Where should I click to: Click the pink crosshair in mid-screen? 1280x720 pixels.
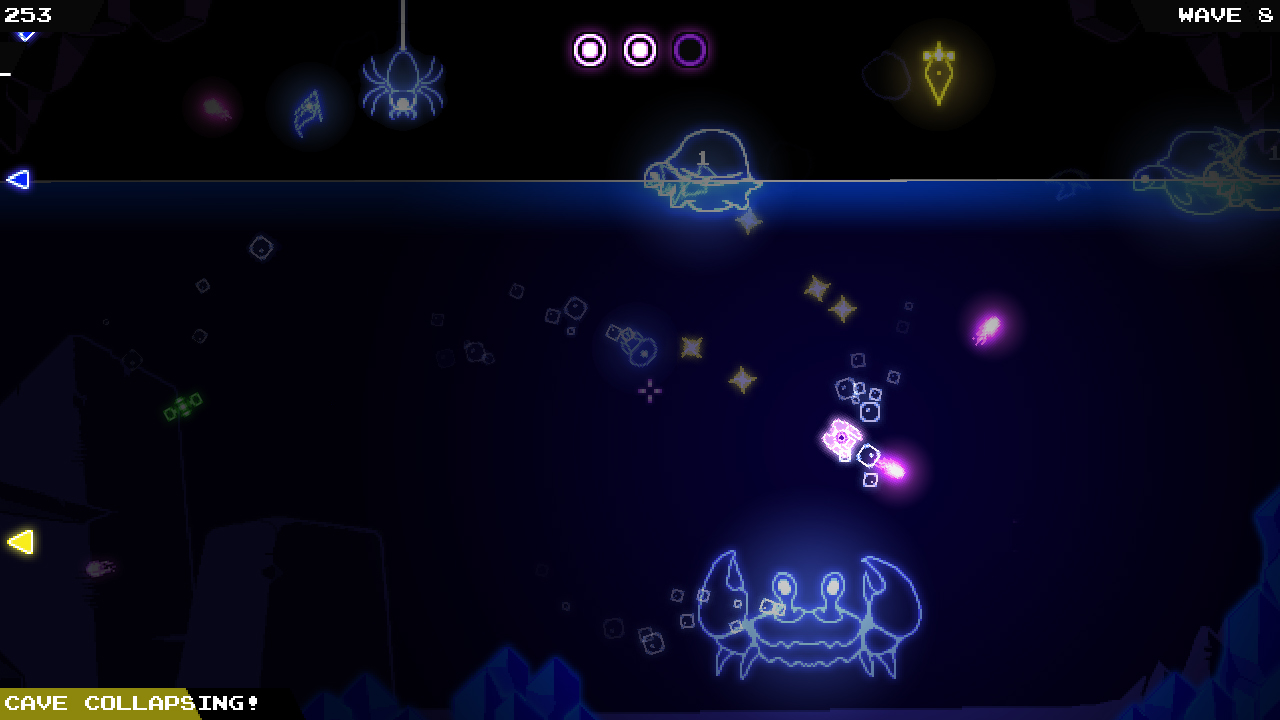coord(649,392)
